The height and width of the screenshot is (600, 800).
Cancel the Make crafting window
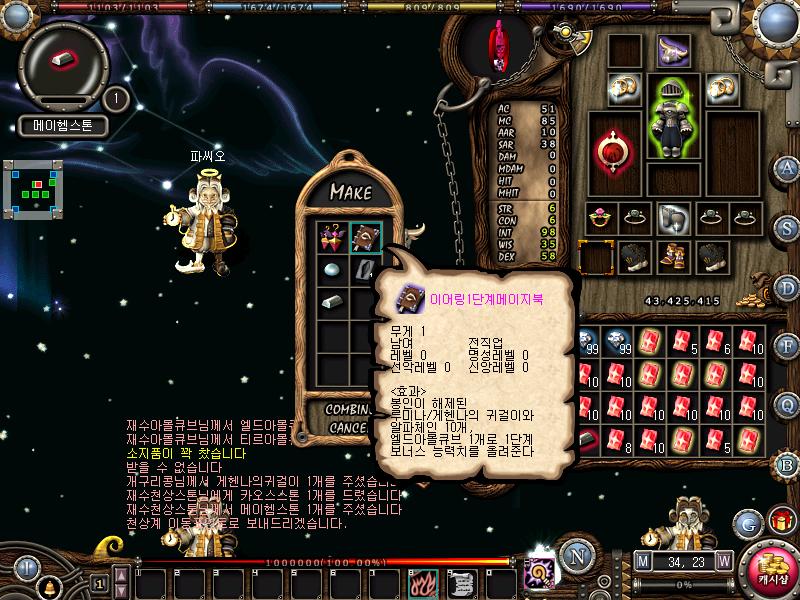pyautogui.click(x=346, y=427)
